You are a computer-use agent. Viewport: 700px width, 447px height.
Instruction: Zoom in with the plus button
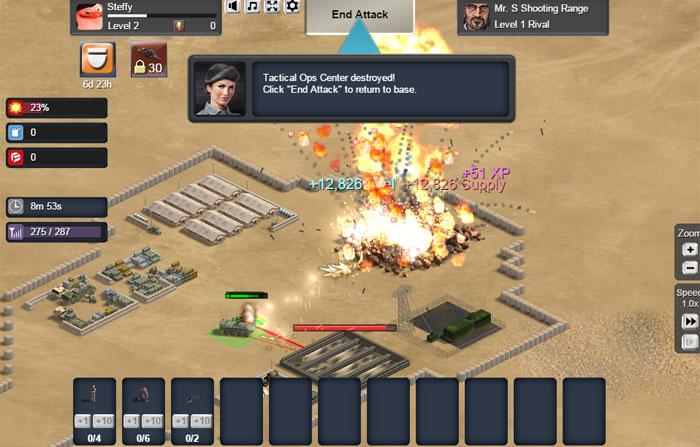point(689,250)
